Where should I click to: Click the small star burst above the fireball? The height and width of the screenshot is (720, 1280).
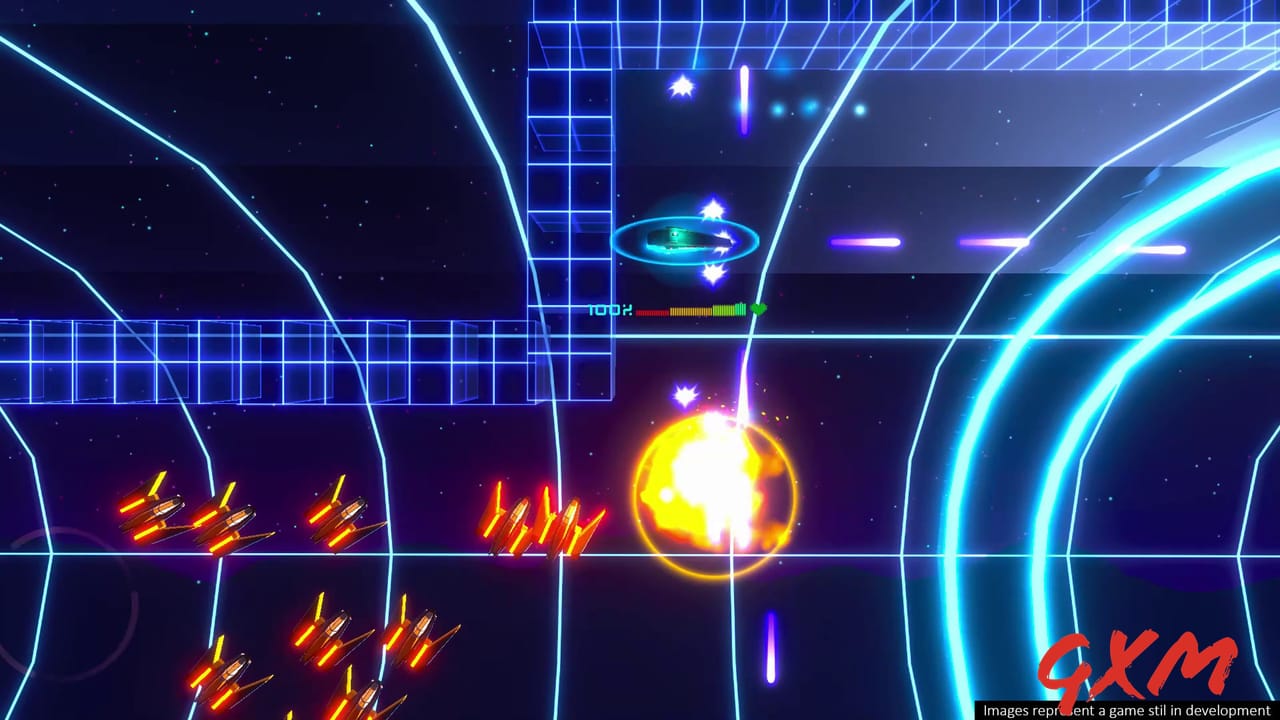pyautogui.click(x=685, y=395)
